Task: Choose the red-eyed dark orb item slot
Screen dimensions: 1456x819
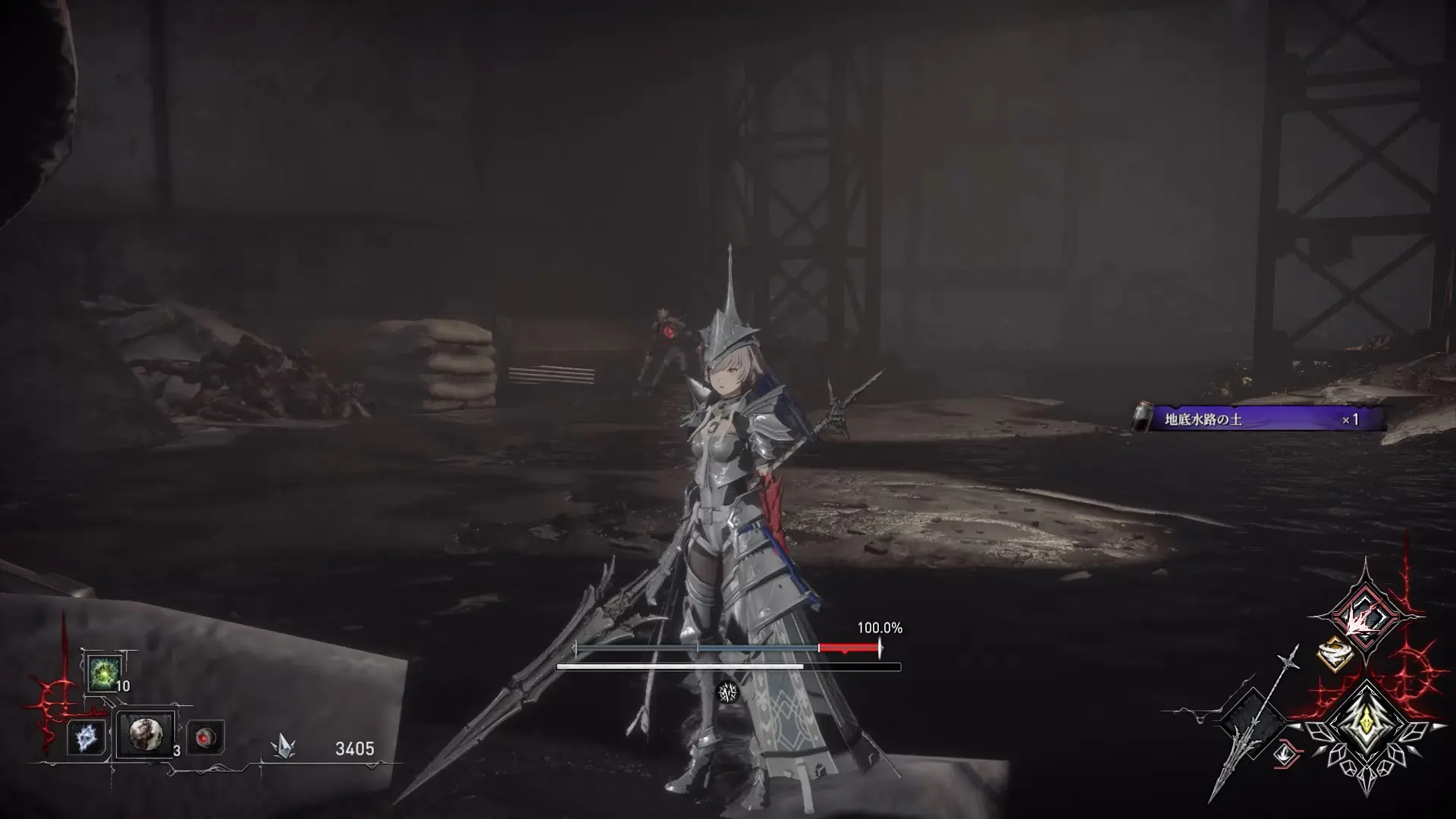Action: (205, 737)
